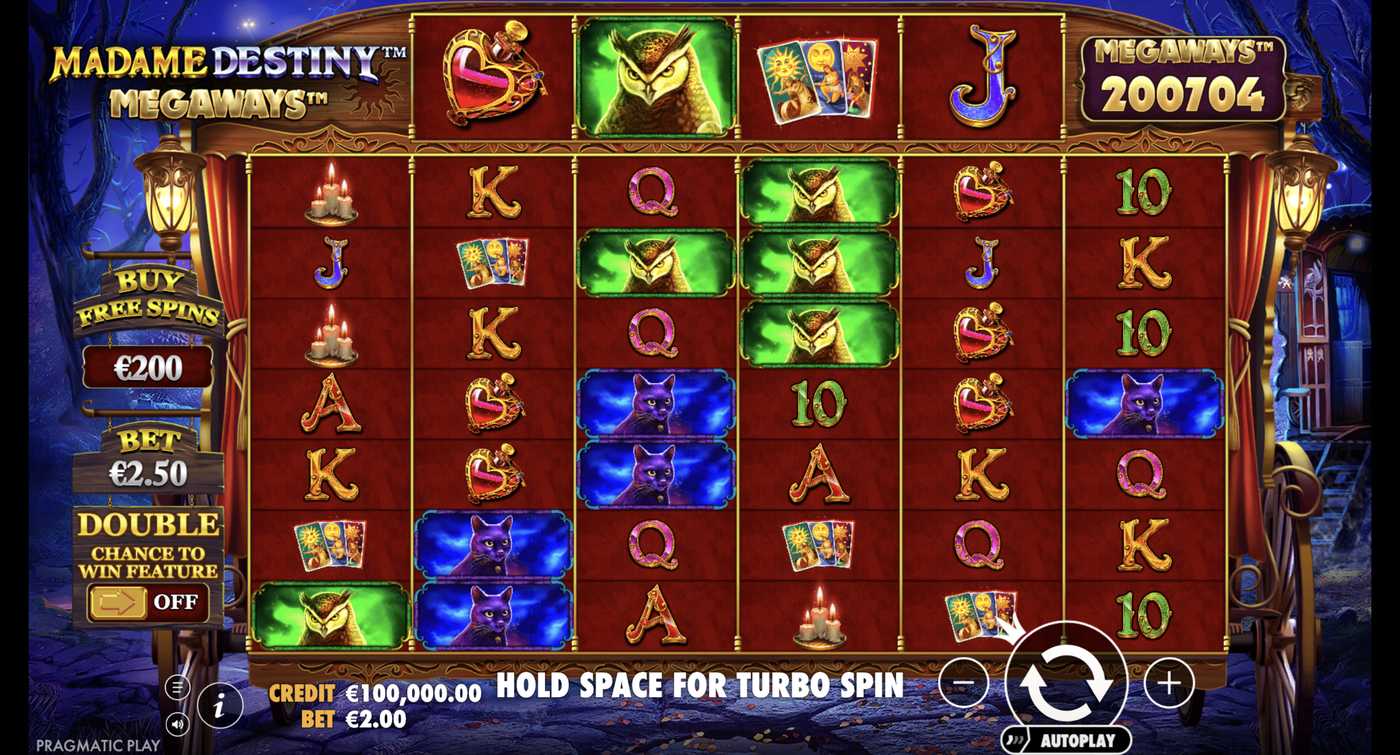Decrease the bet with the minus button
Viewport: 1400px width, 755px height.
click(x=964, y=683)
